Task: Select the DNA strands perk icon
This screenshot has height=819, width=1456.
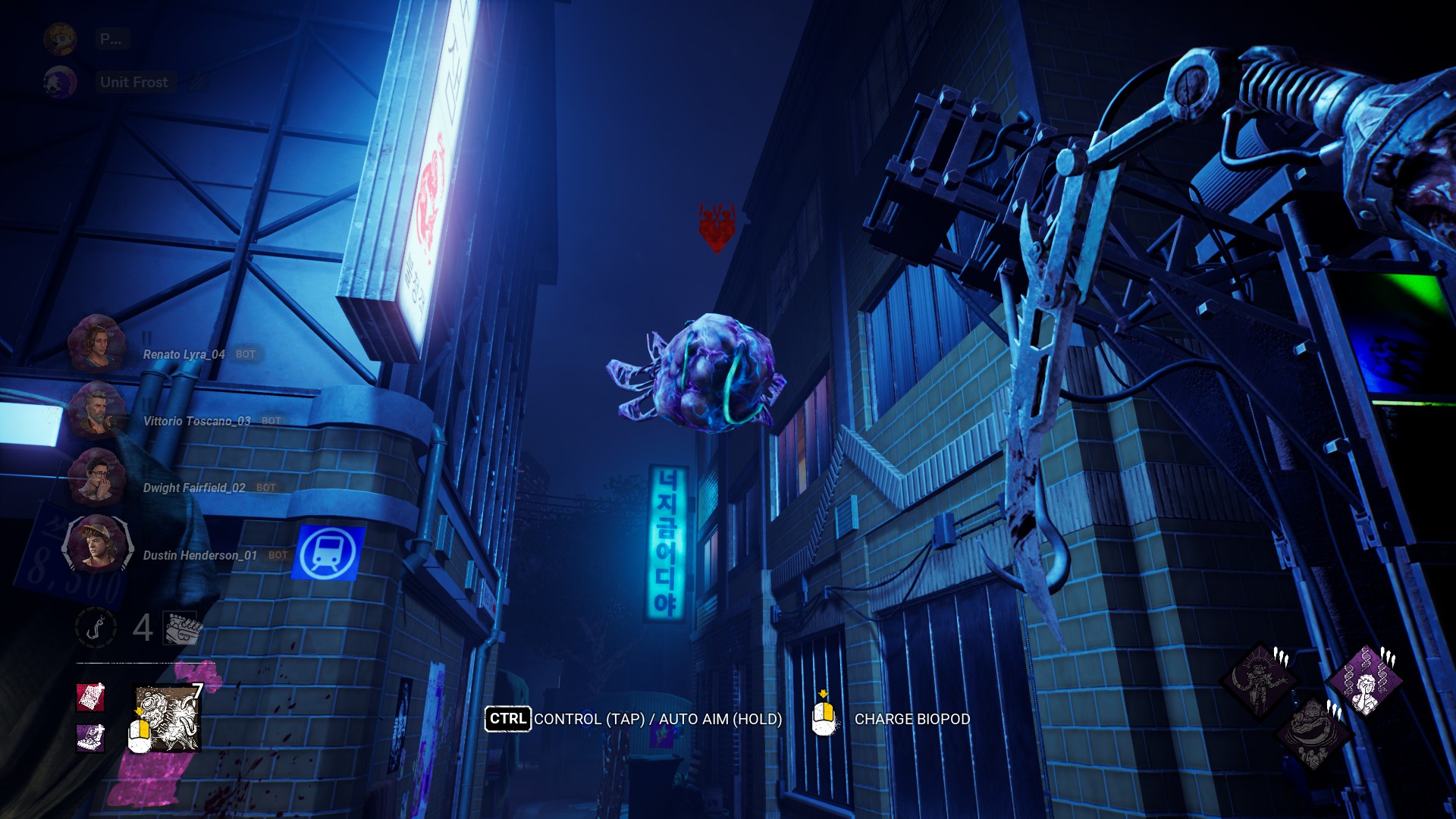Action: coord(1366,680)
